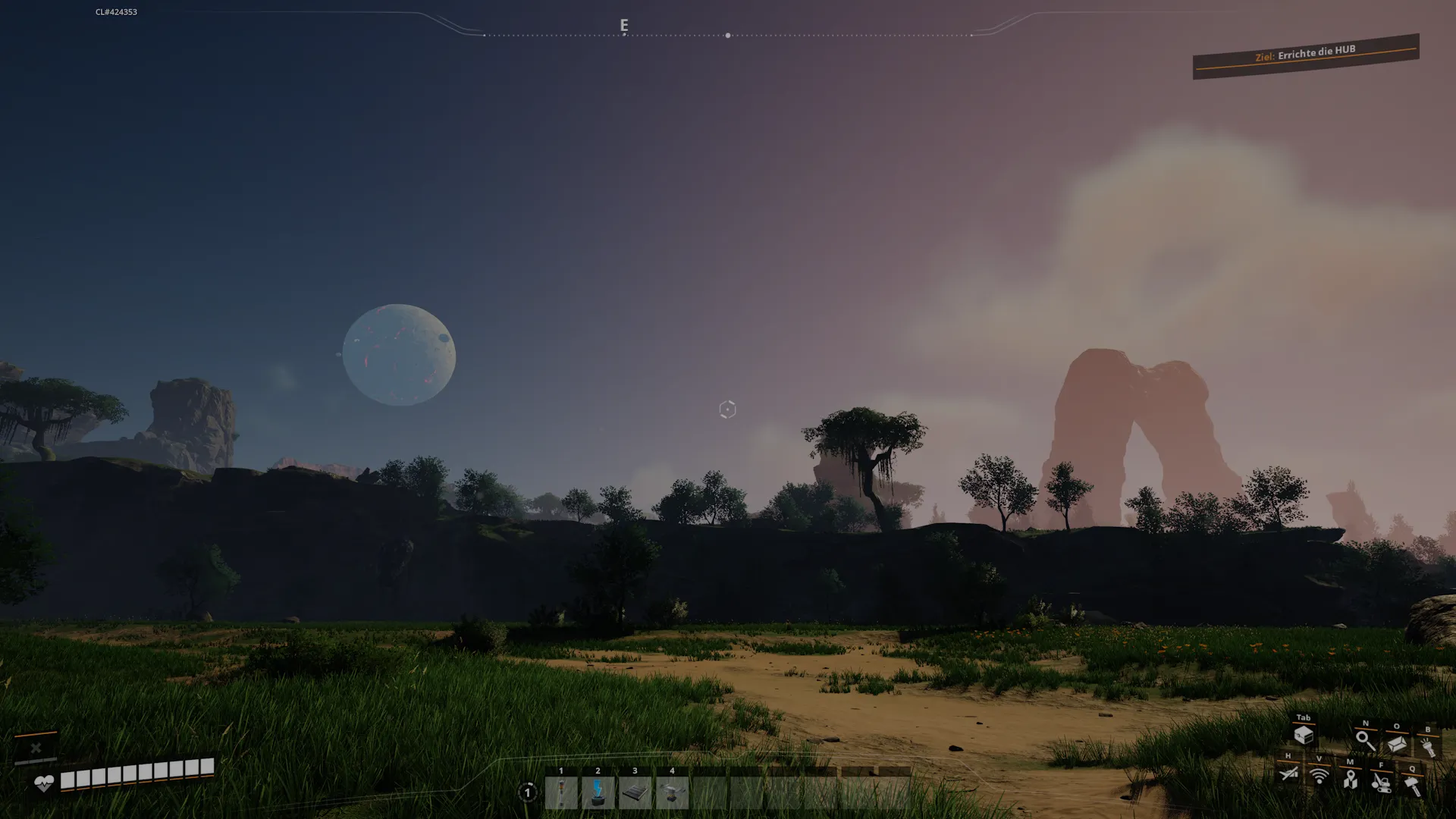Click the 'Errichte die HUB' objective banner

tap(1305, 55)
